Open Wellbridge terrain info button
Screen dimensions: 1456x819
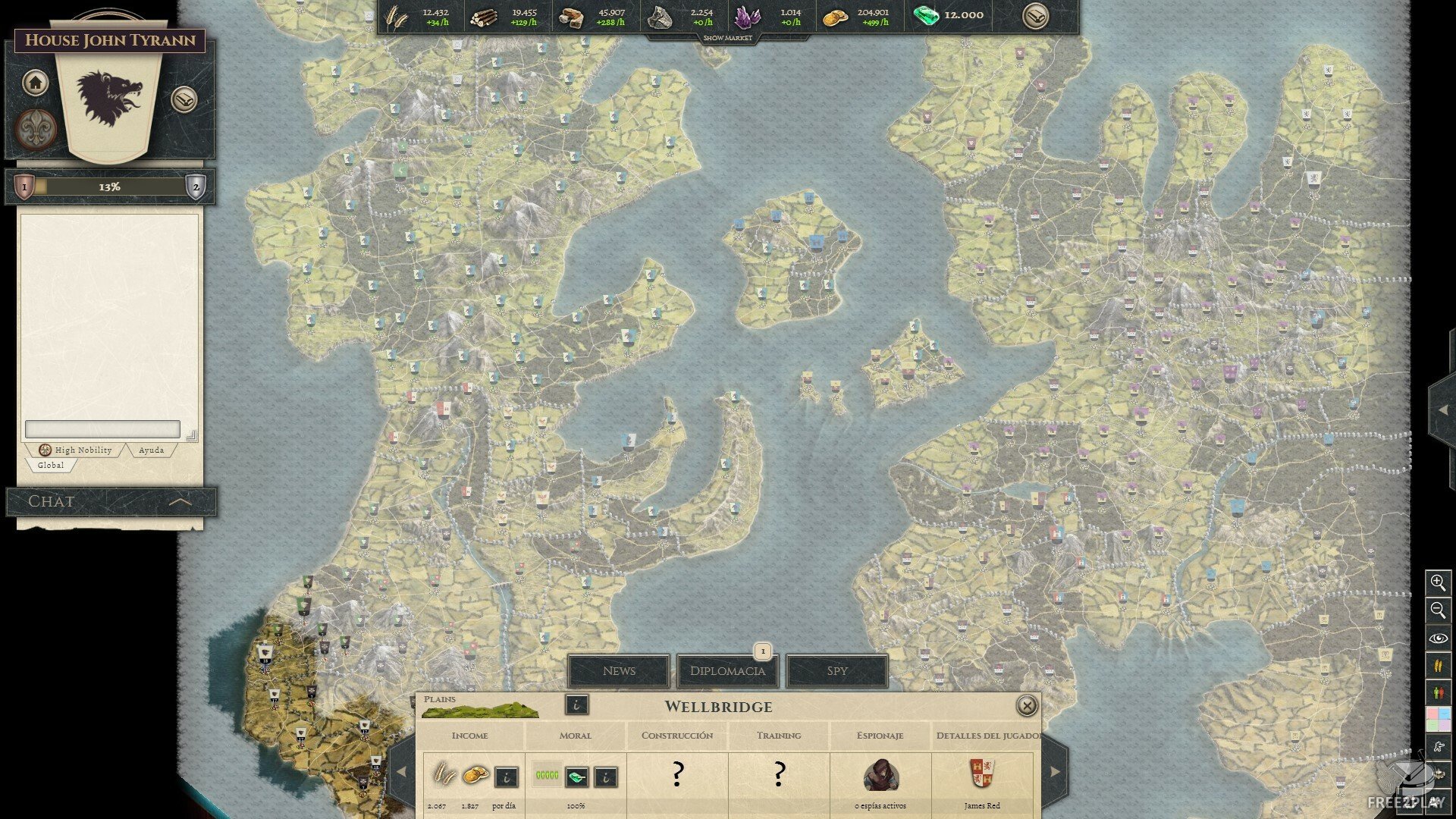(576, 705)
